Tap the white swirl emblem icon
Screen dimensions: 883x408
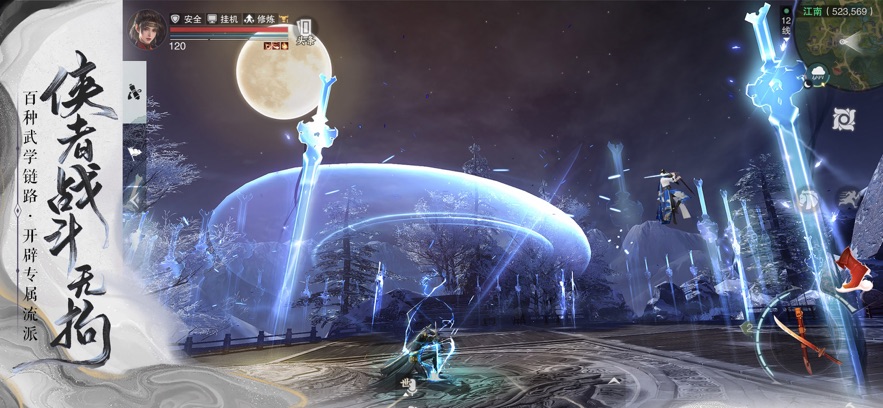pos(845,119)
